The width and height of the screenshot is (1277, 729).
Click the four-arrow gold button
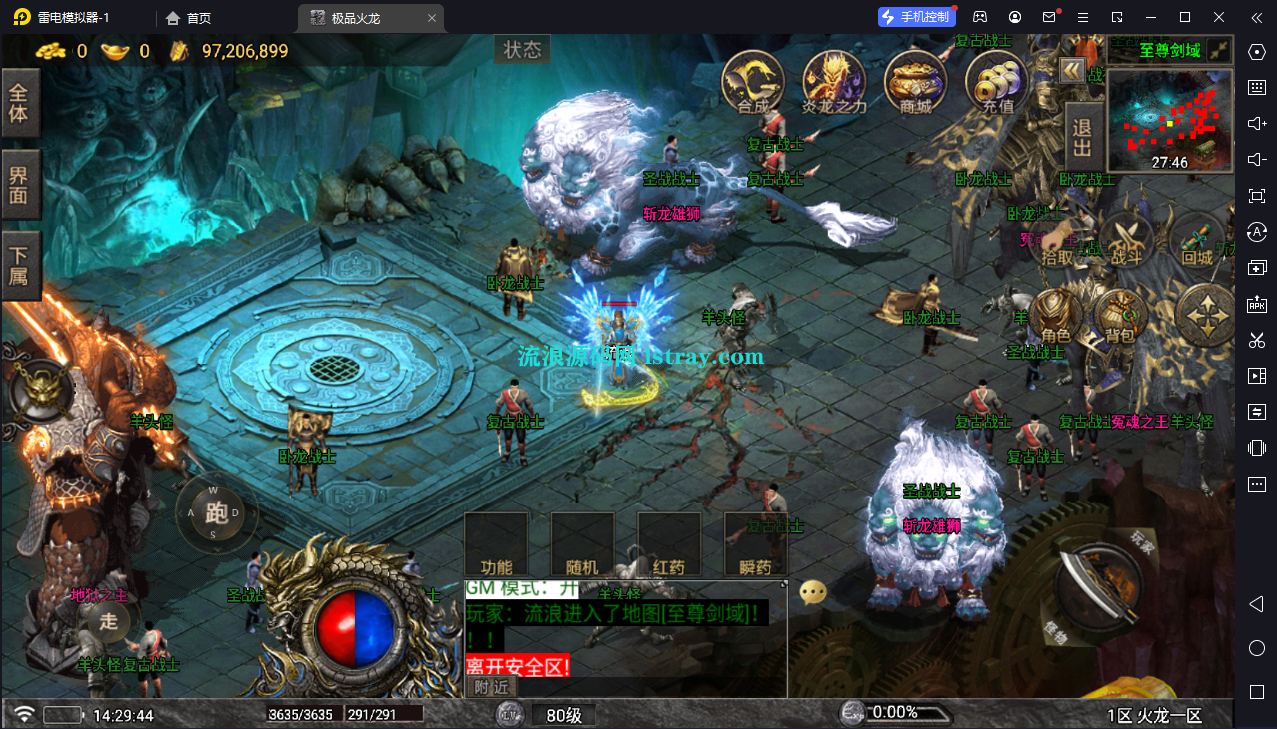click(x=1204, y=316)
